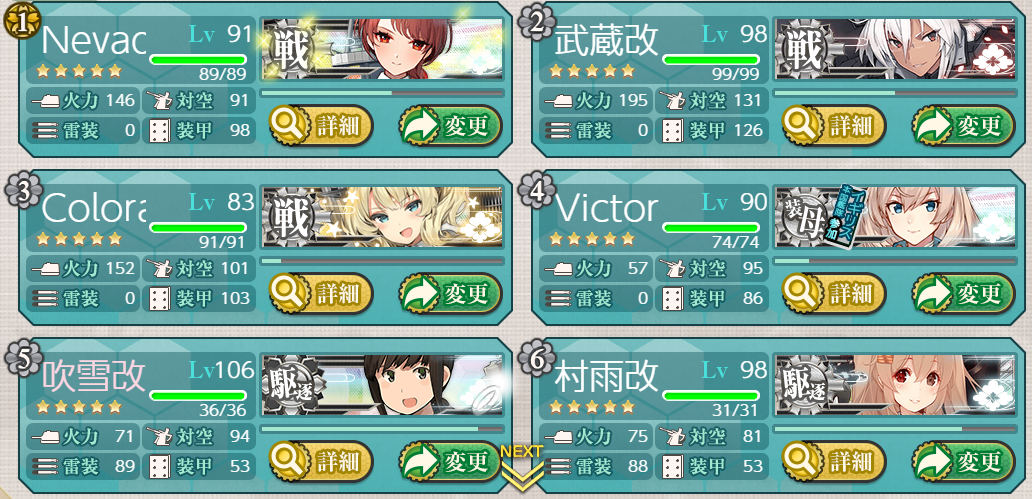Select Nevada's ship banner portrait

[381, 50]
